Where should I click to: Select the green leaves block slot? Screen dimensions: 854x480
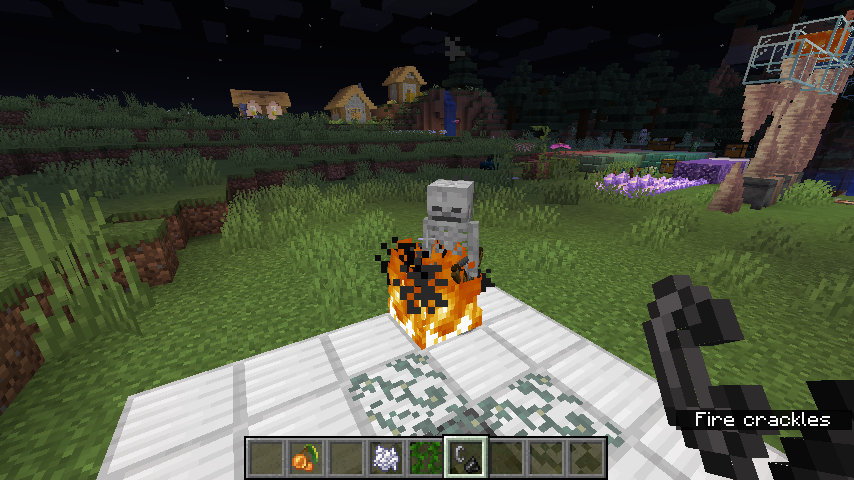point(426,458)
